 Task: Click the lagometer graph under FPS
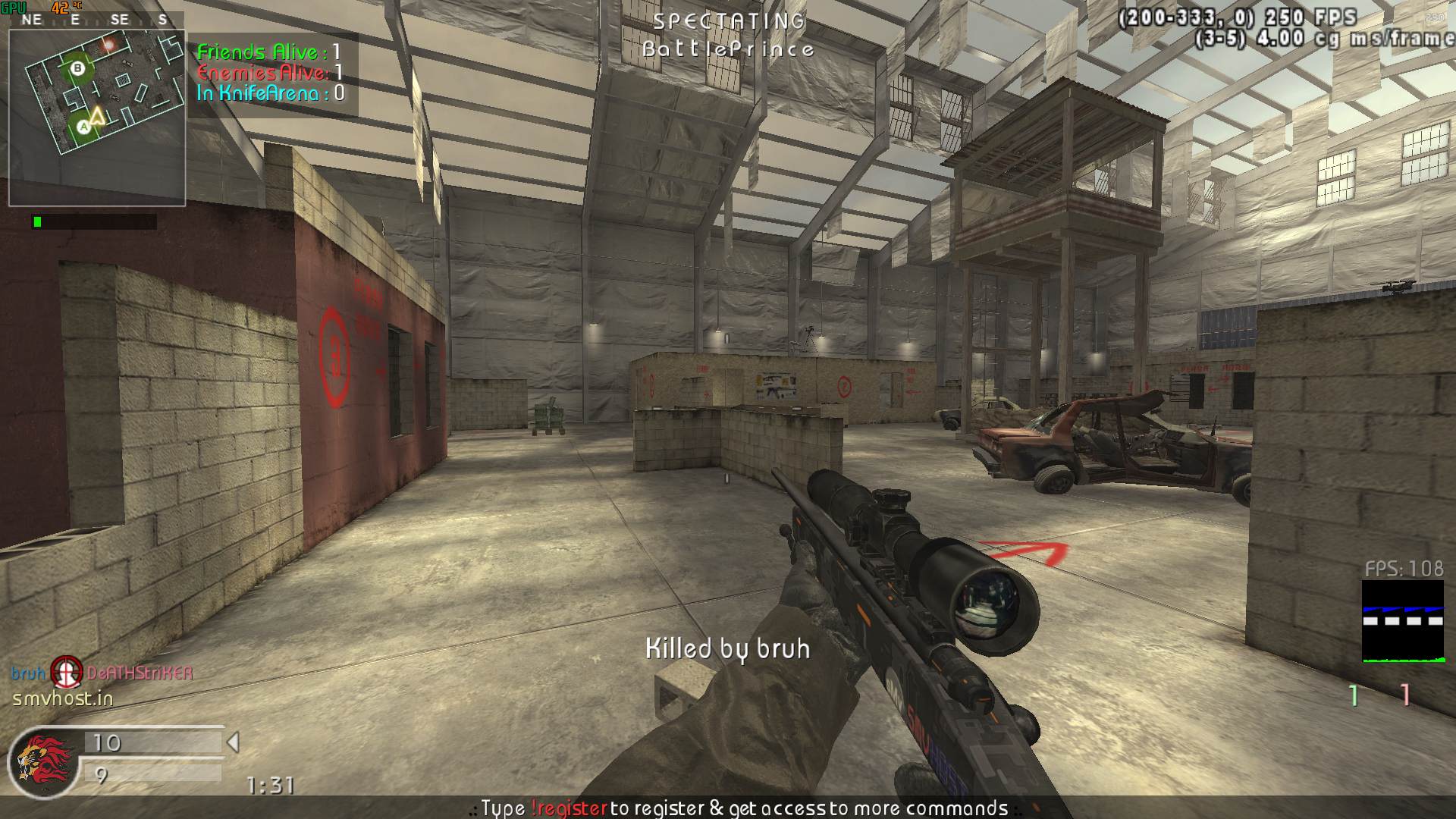(1402, 622)
